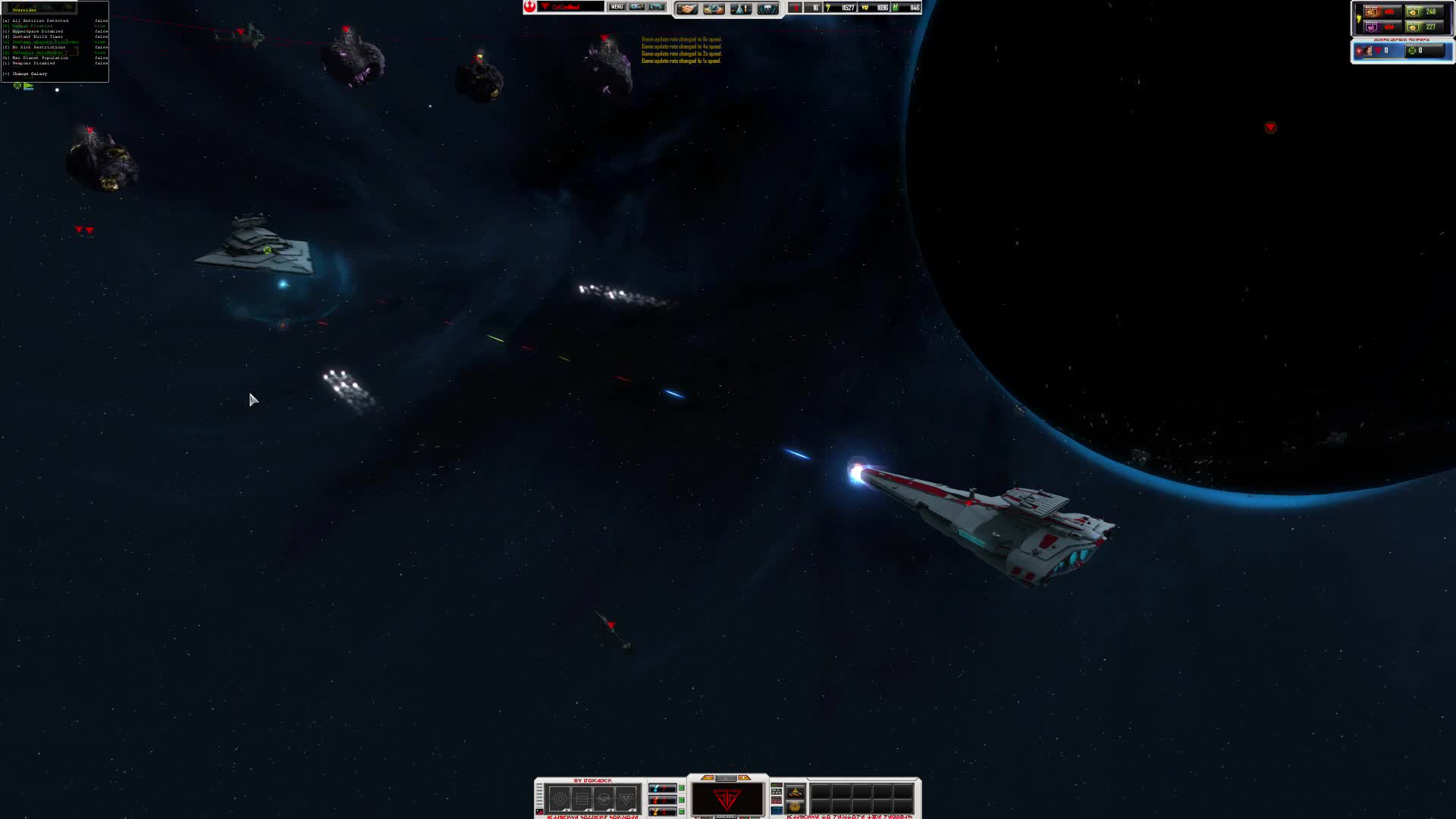The image size is (1456, 819).
Task: Select the first weapon systems icon in the ship panel
Action: tap(560, 799)
